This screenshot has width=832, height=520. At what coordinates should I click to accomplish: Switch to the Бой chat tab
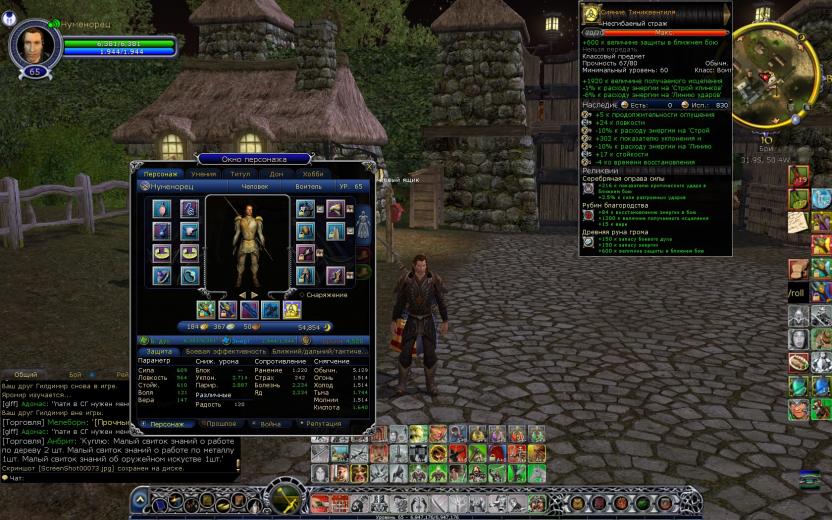75,374
